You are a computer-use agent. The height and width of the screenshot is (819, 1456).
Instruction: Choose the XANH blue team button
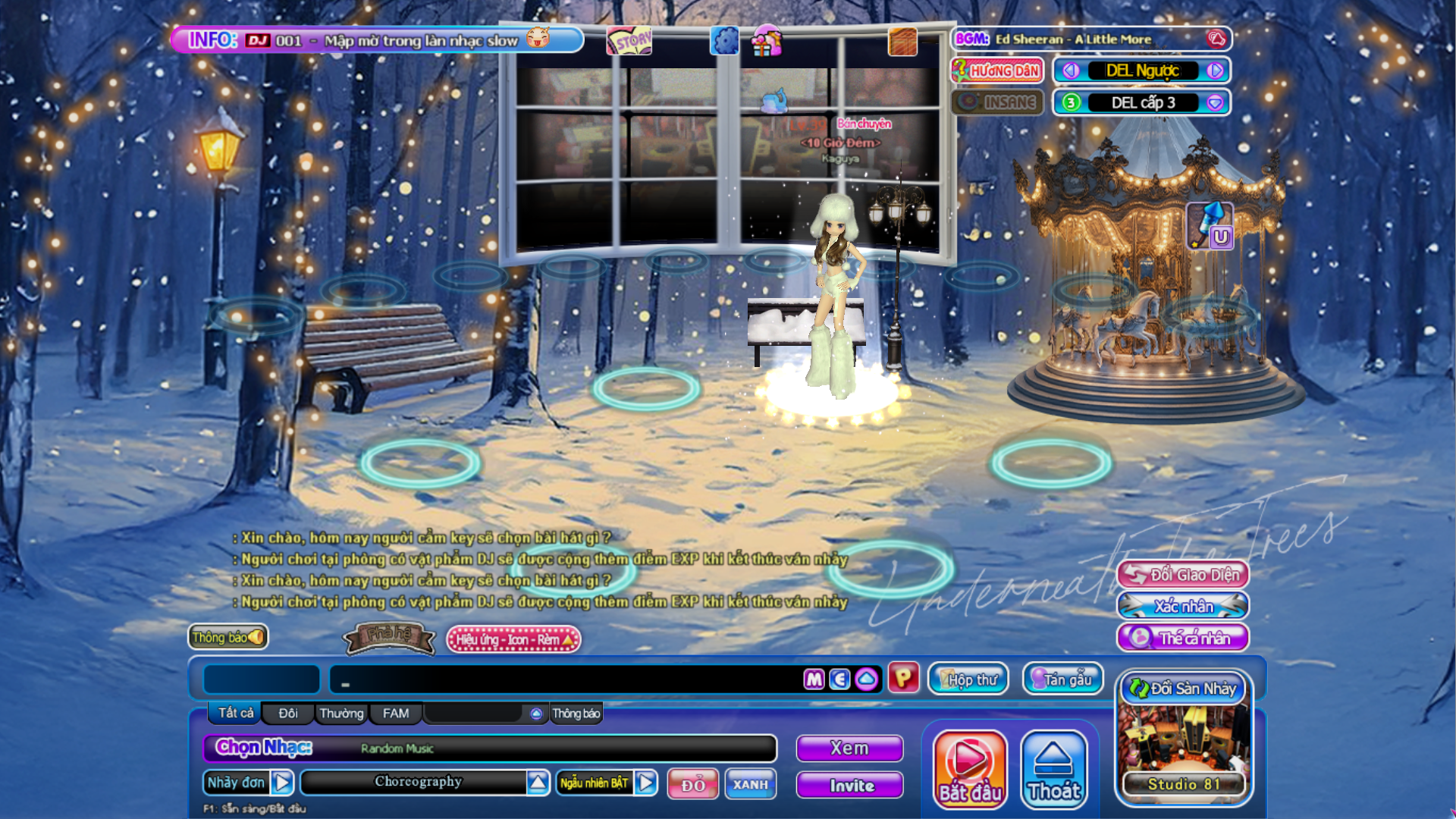tap(750, 784)
